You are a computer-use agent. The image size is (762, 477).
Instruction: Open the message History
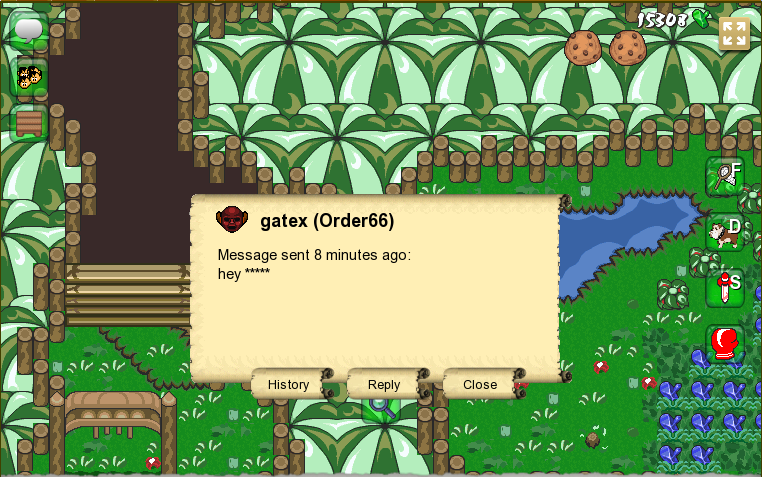289,384
